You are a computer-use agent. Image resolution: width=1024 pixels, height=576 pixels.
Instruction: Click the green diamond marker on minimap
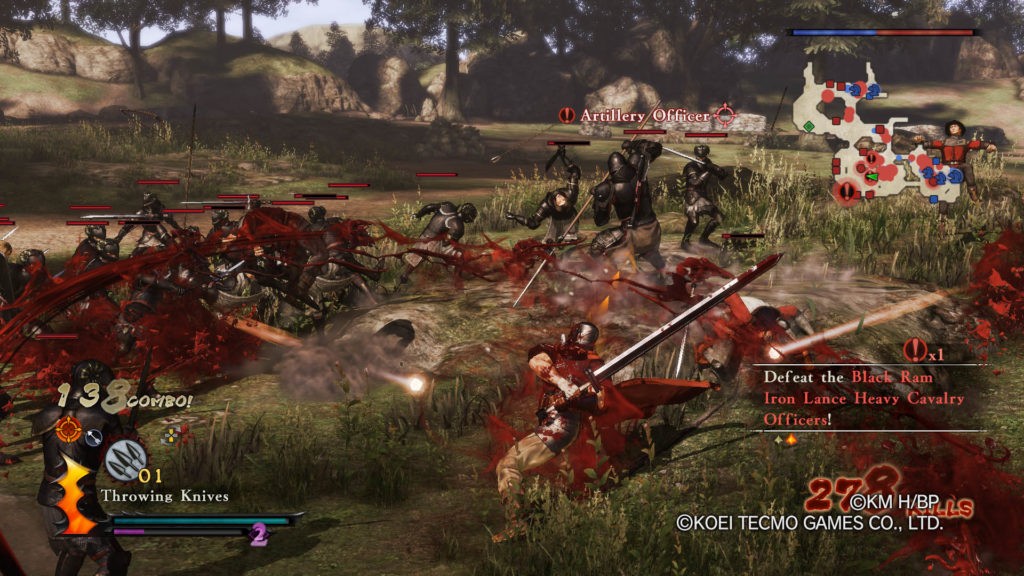pyautogui.click(x=808, y=126)
